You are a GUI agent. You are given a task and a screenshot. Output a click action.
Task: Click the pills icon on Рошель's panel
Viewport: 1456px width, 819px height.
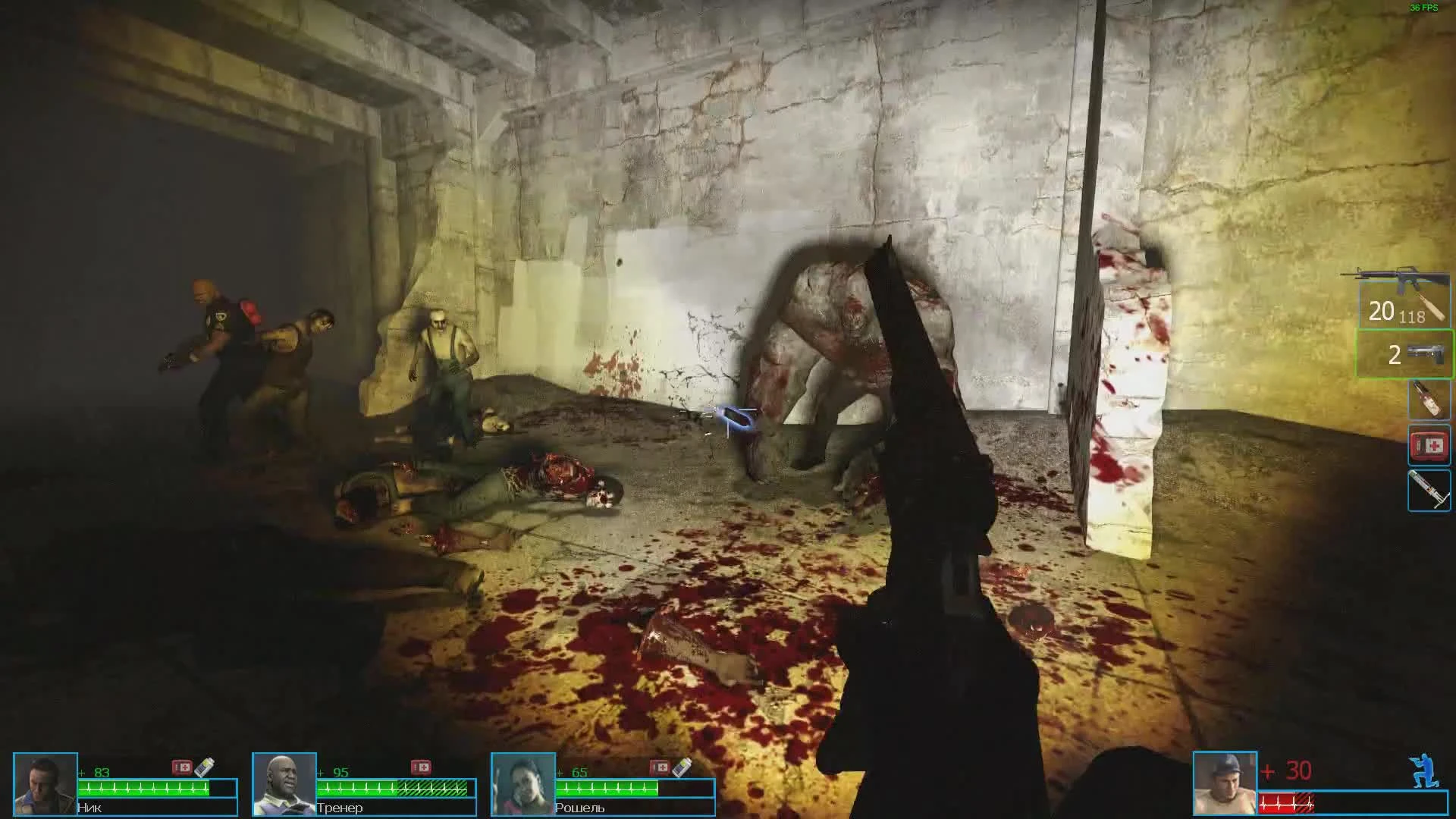coord(680,767)
